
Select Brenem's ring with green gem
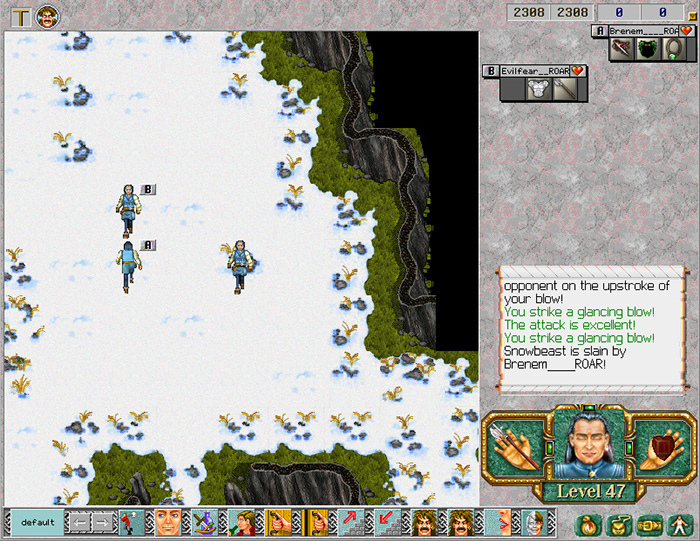673,49
